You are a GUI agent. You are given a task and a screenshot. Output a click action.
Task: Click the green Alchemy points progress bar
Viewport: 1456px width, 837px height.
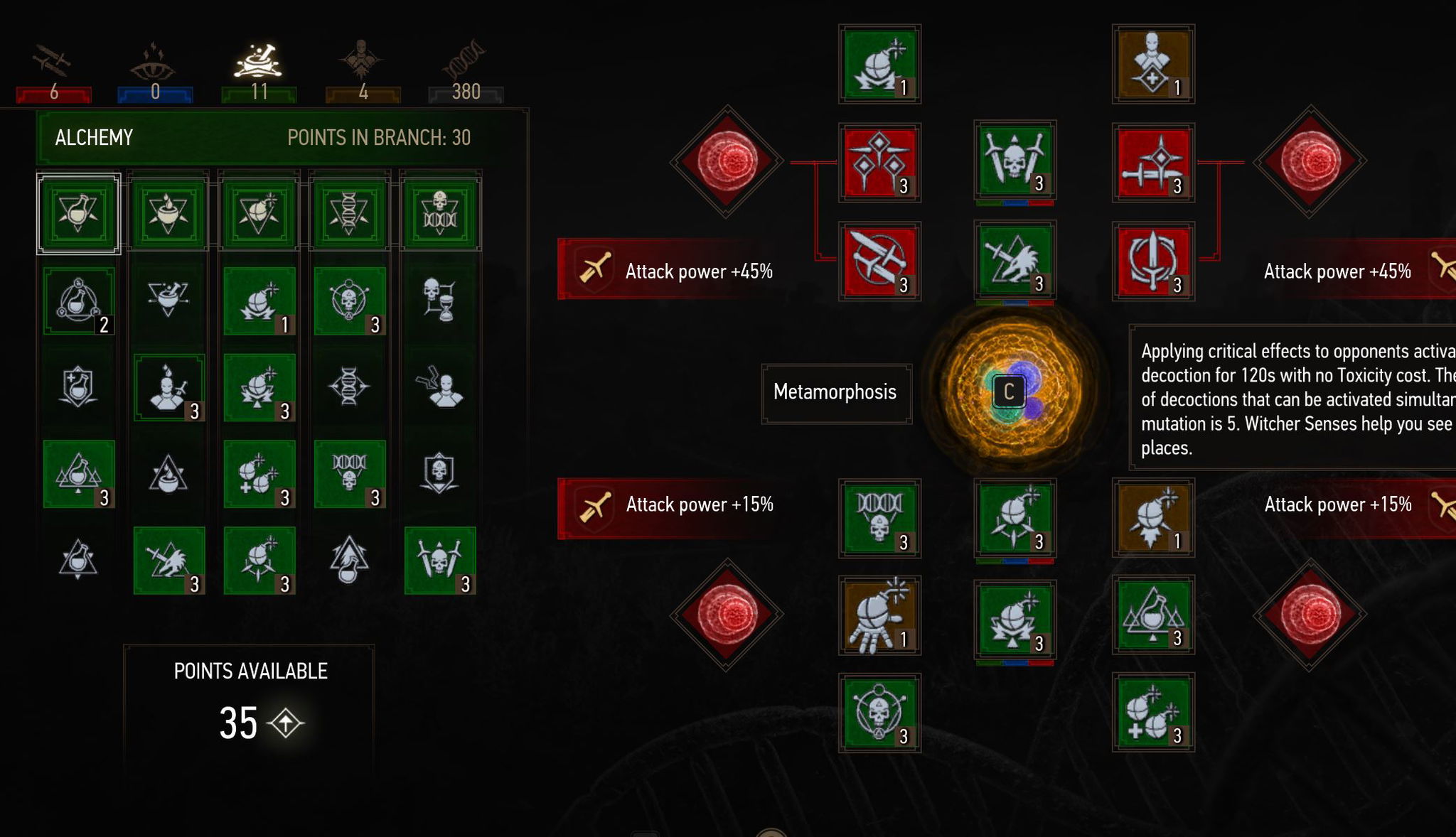(259, 92)
